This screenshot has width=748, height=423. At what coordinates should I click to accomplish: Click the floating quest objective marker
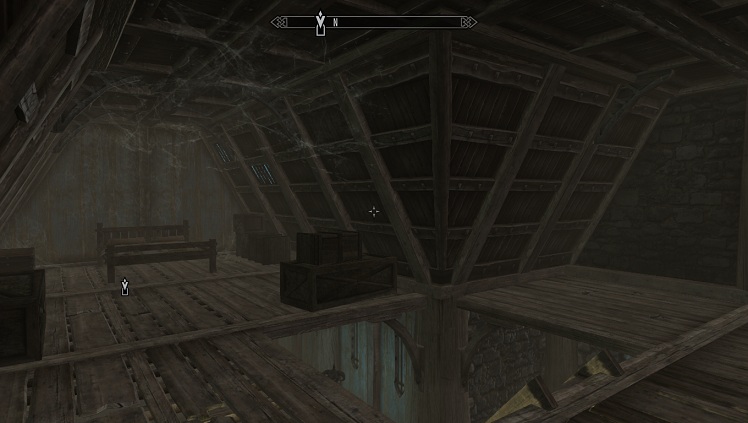coord(124,287)
